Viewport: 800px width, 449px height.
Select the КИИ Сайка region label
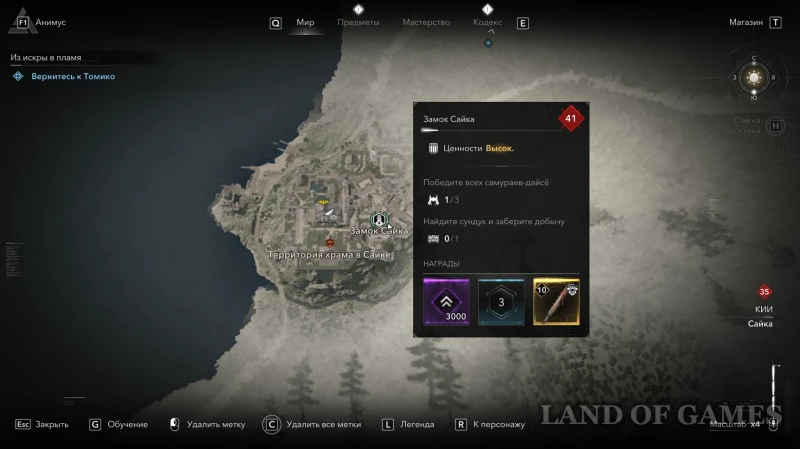pos(764,317)
